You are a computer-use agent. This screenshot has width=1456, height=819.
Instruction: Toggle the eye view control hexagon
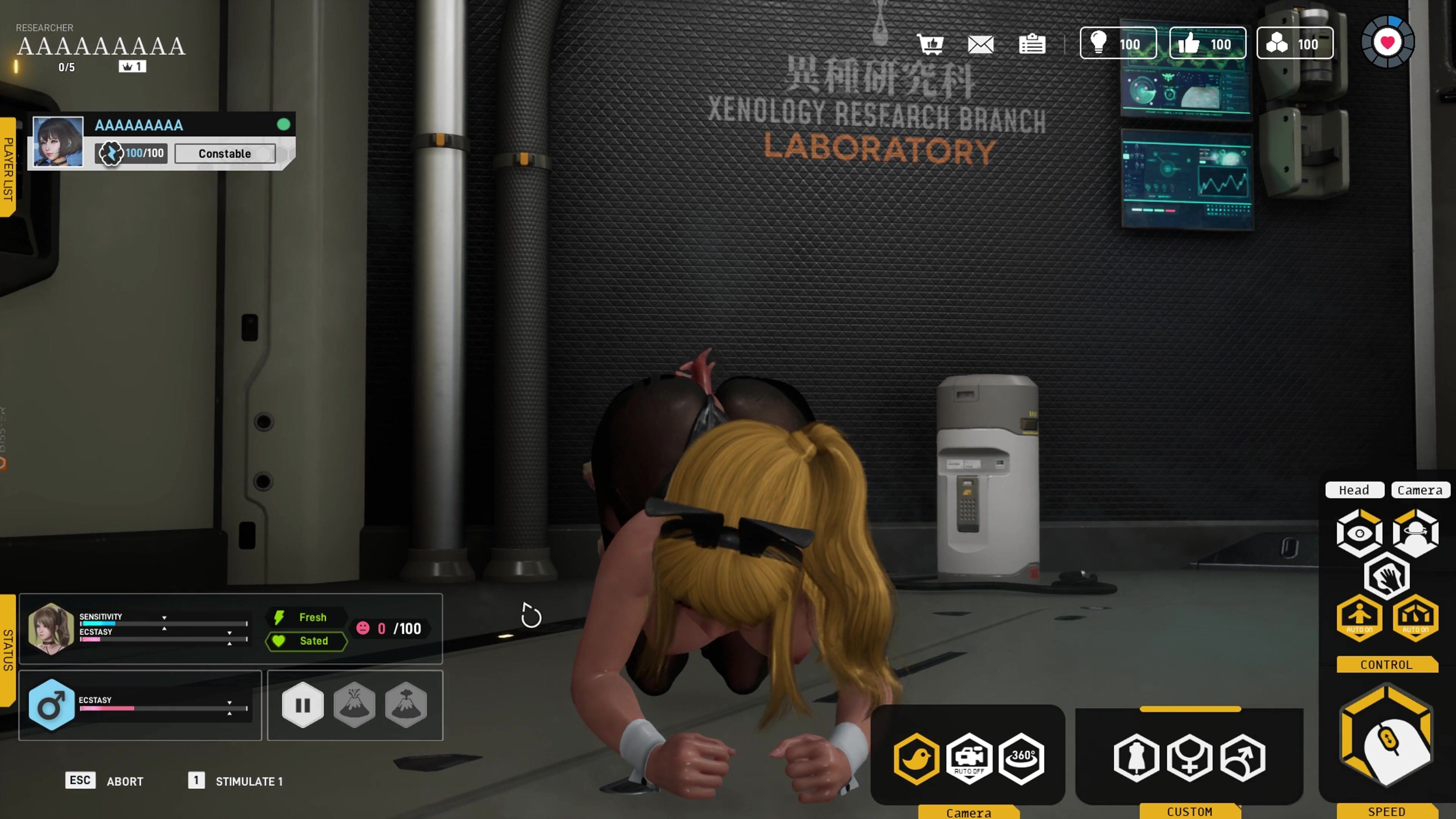[x=1359, y=533]
